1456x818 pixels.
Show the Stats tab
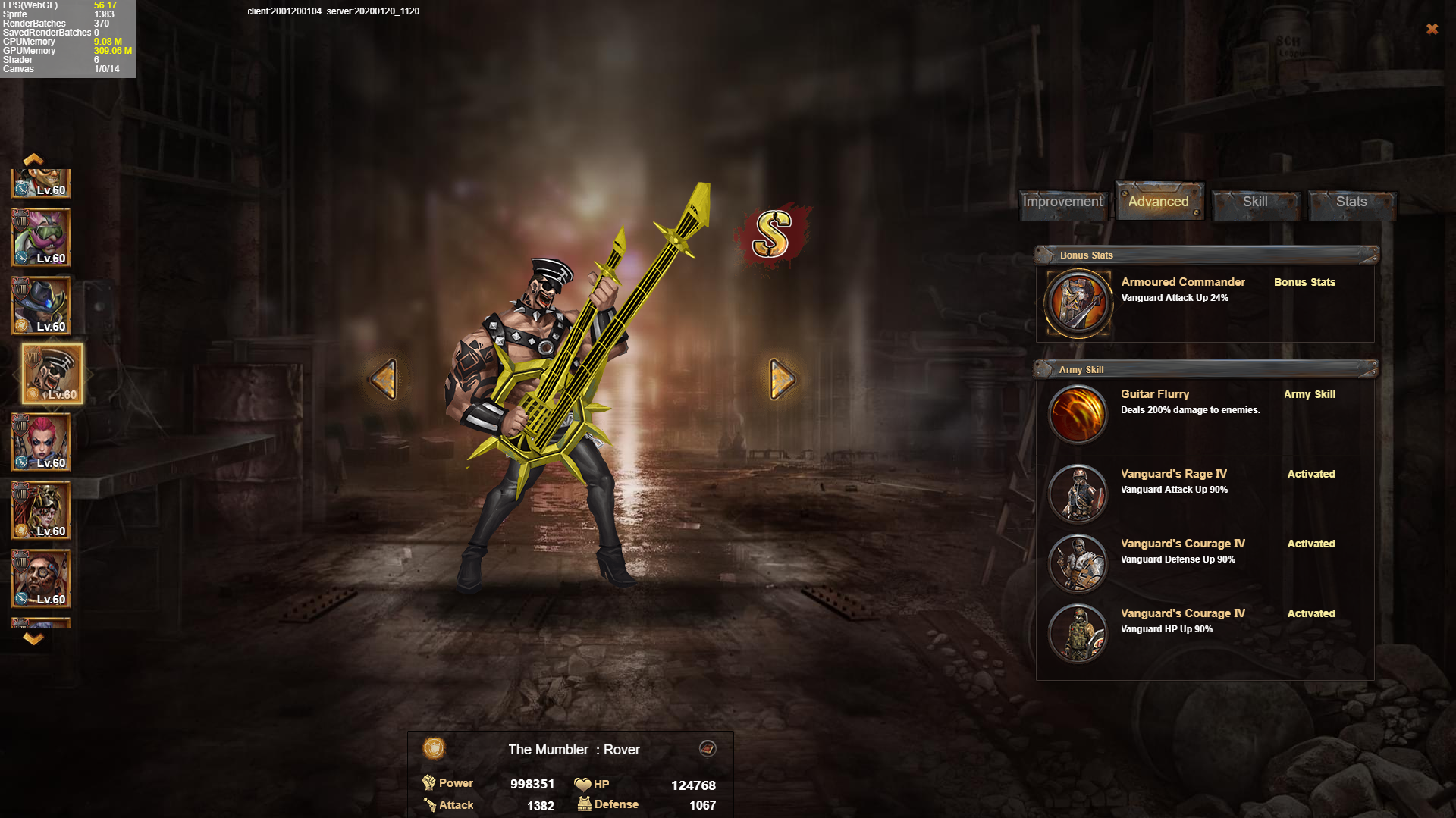click(1351, 202)
